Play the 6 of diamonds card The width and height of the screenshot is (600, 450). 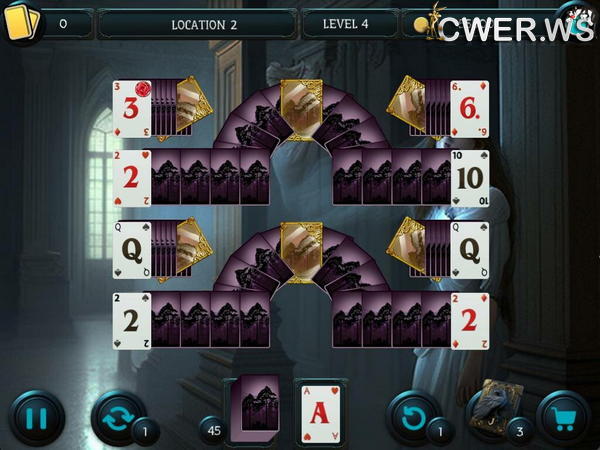(x=470, y=109)
